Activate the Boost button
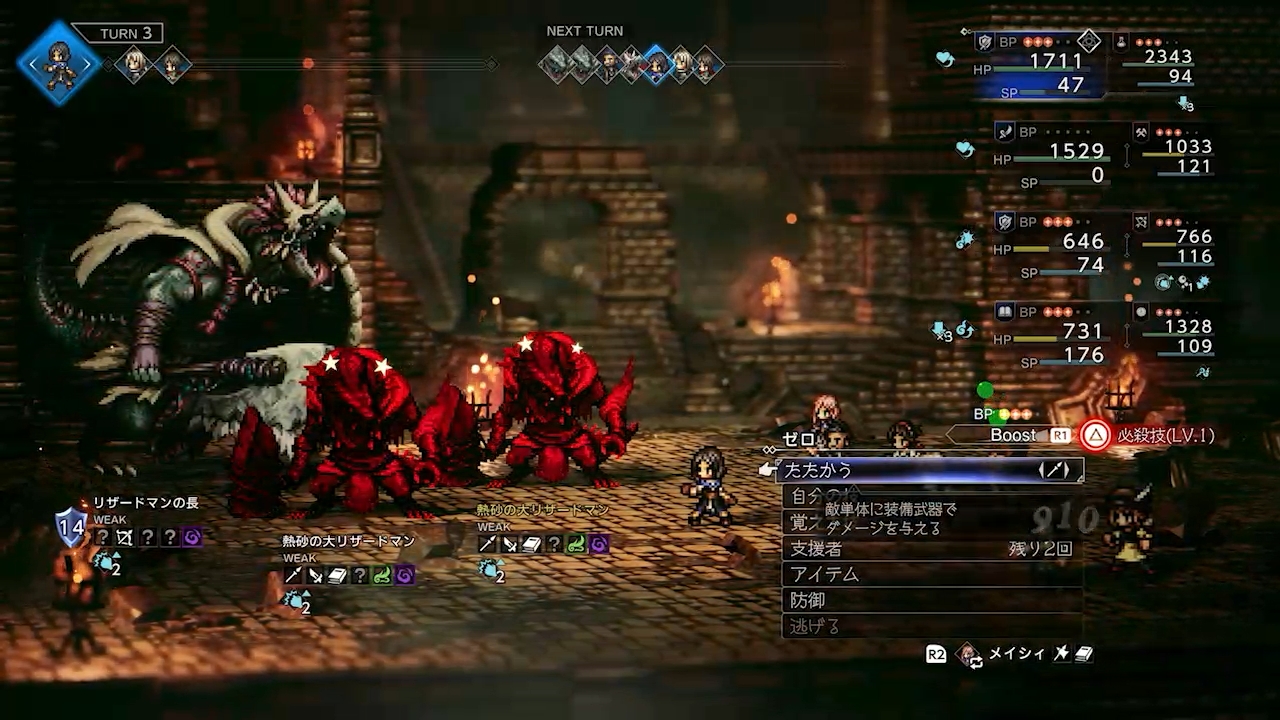This screenshot has height=720, width=1280. (x=1013, y=435)
